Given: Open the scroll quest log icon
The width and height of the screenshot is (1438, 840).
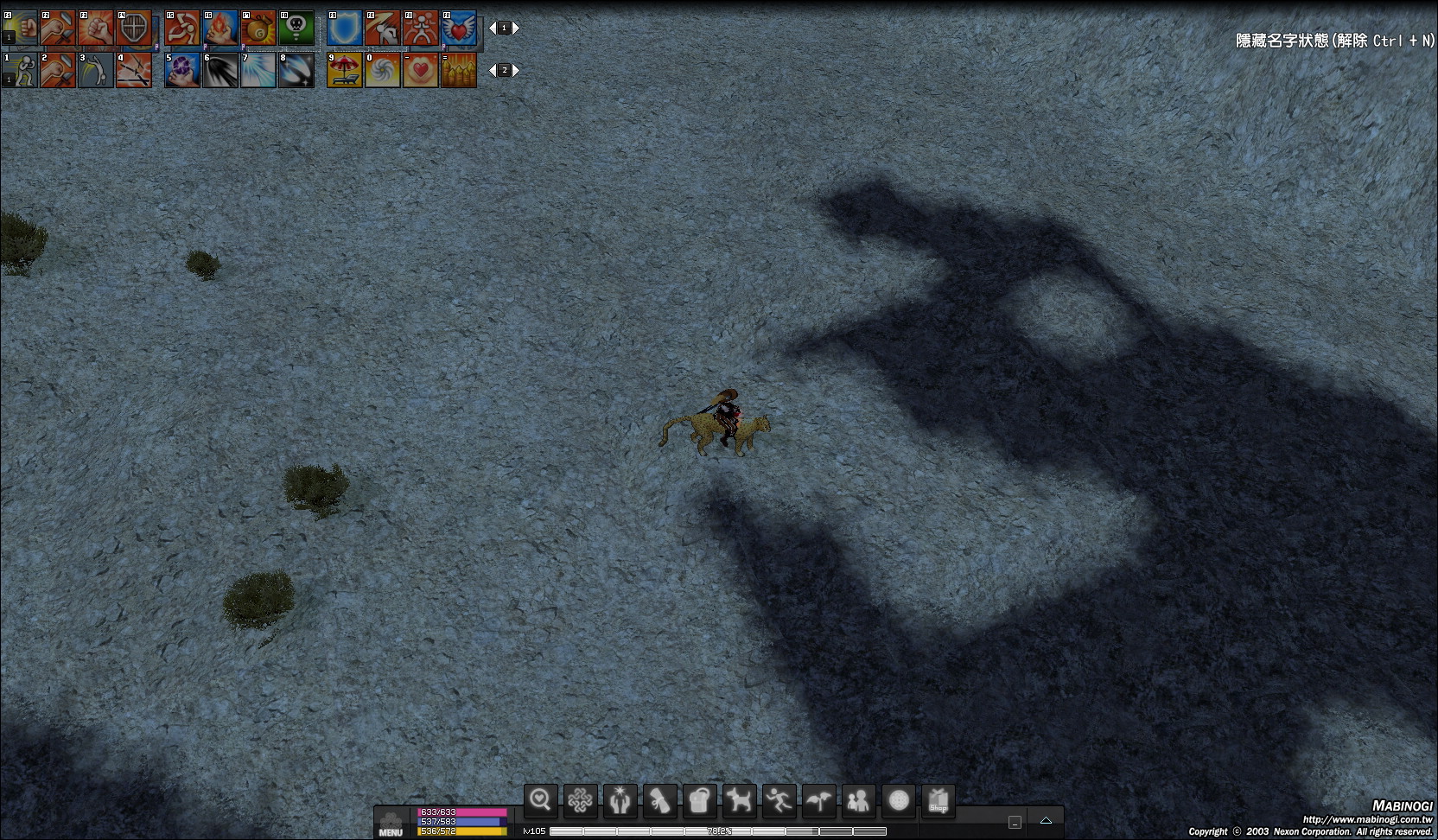Looking at the screenshot, I should tap(659, 801).
